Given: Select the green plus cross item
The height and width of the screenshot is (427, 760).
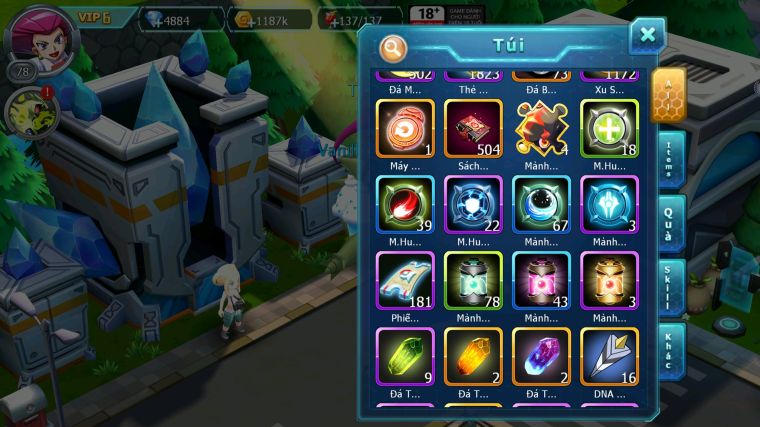Looking at the screenshot, I should pyautogui.click(x=609, y=128).
